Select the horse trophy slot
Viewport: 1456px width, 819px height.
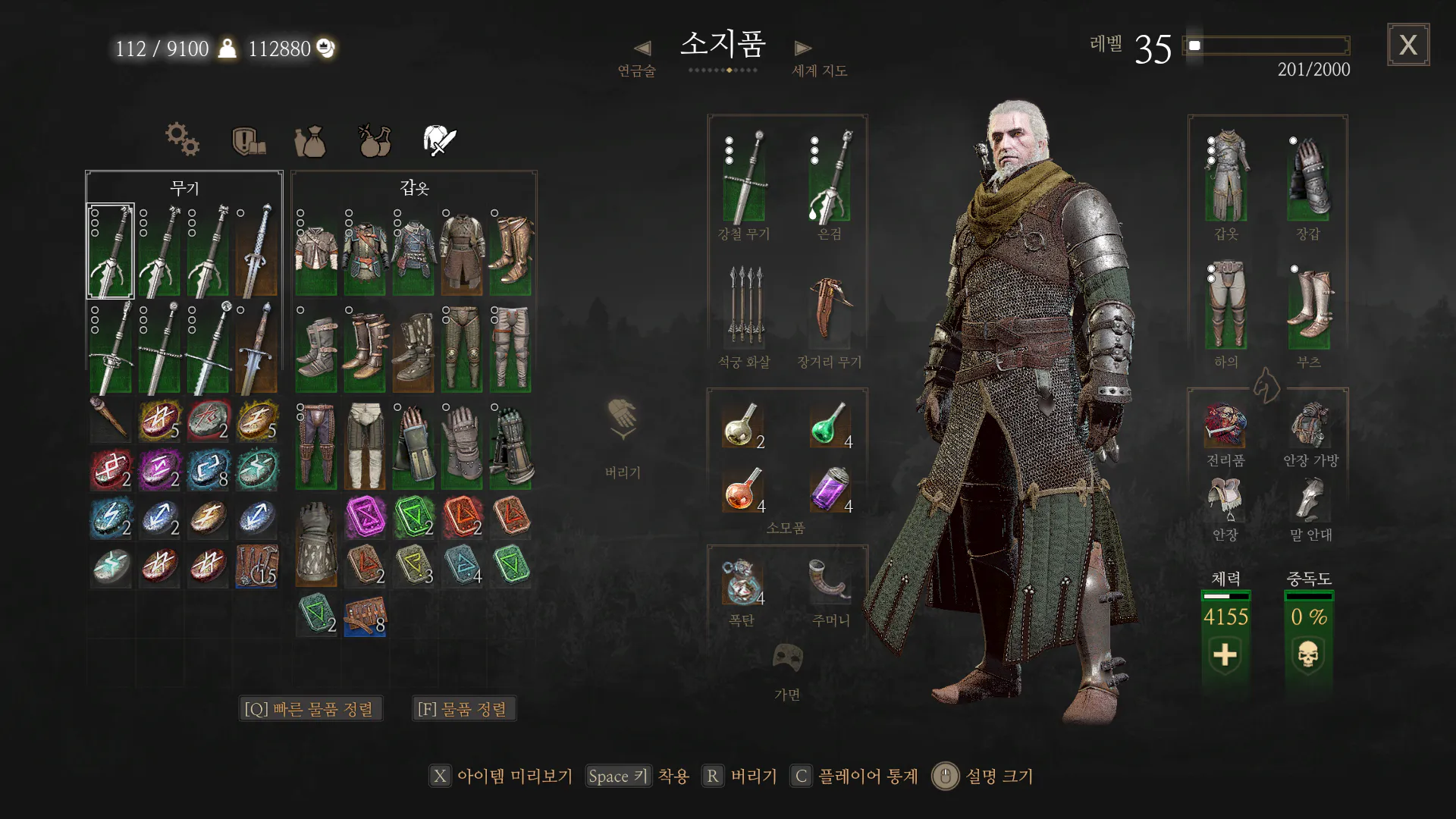[1225, 425]
